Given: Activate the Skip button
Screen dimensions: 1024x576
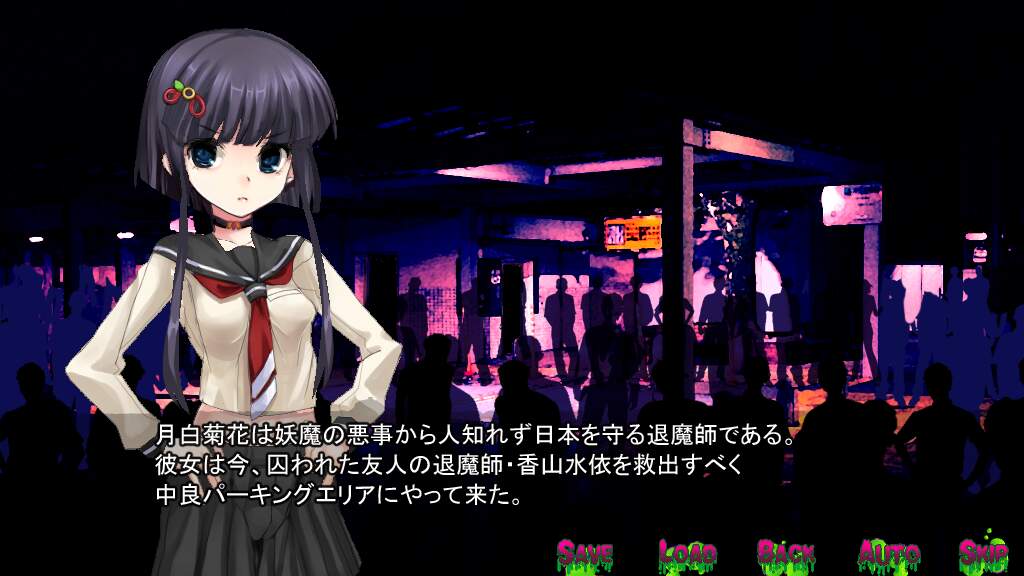Looking at the screenshot, I should [983, 553].
